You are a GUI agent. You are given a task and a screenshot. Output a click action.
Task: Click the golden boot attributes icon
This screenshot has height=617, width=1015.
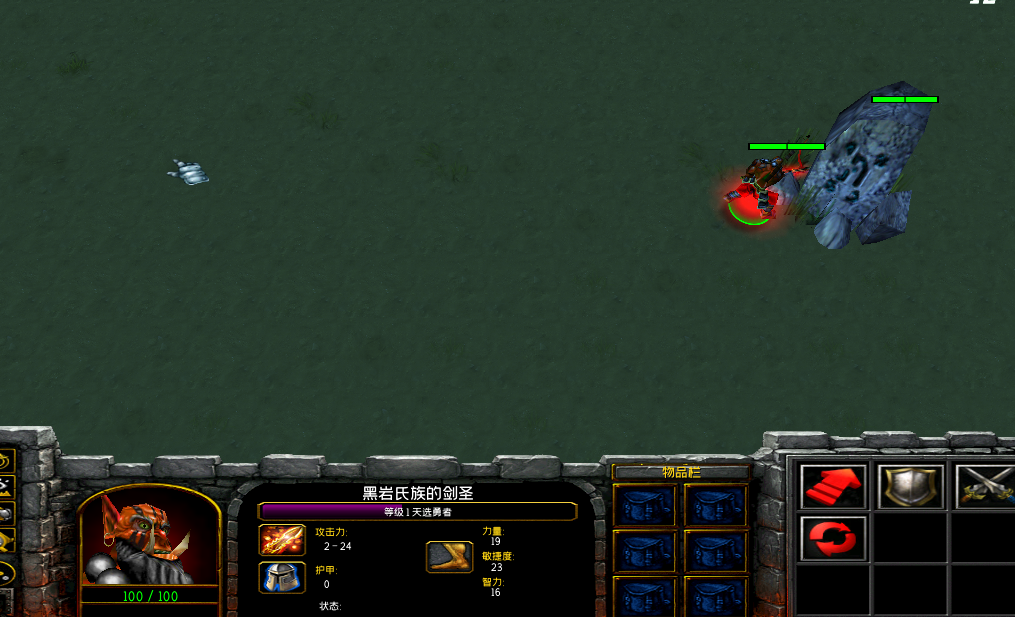coord(449,557)
